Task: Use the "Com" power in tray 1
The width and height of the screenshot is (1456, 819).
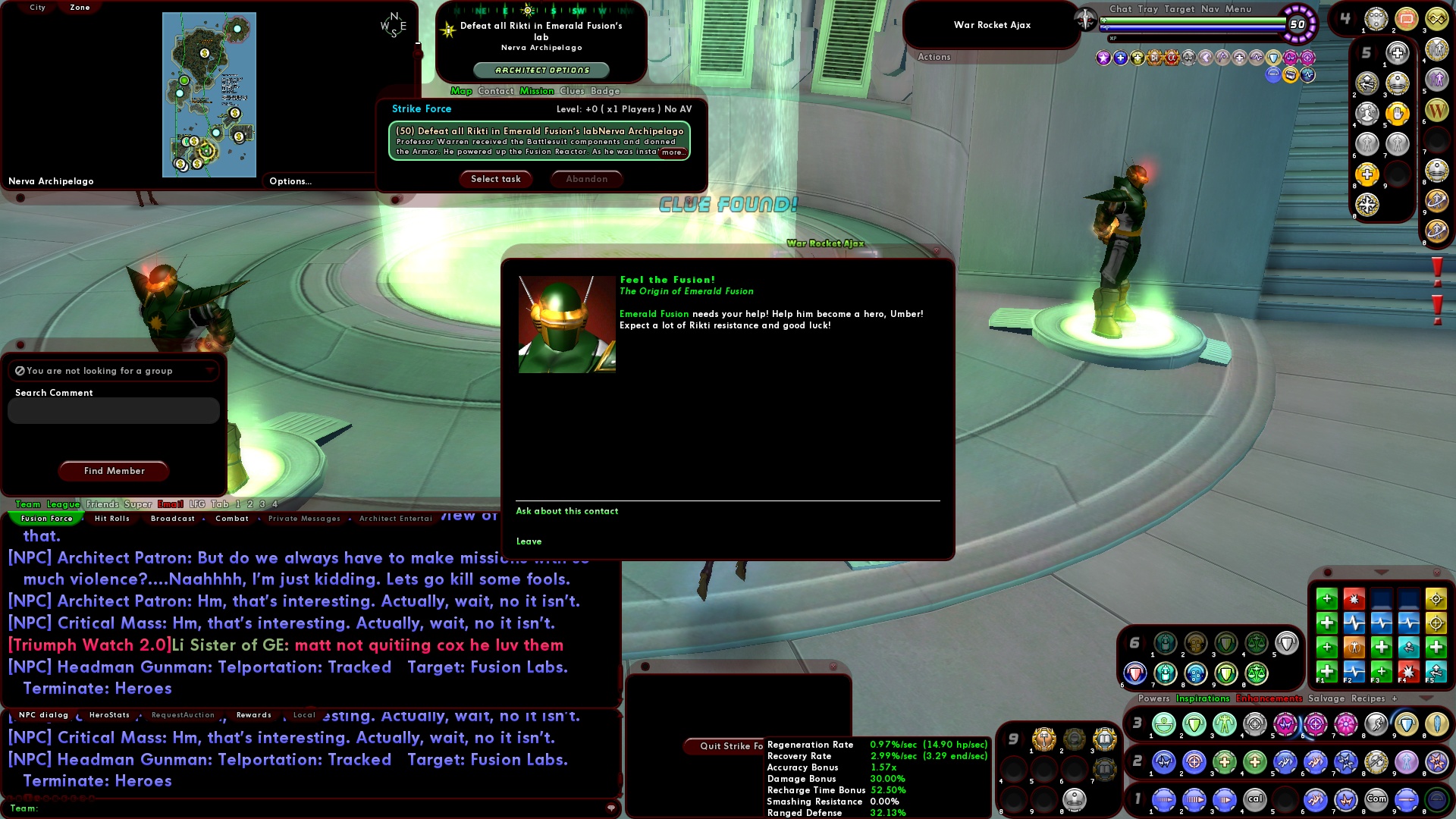Action: coord(1376,799)
